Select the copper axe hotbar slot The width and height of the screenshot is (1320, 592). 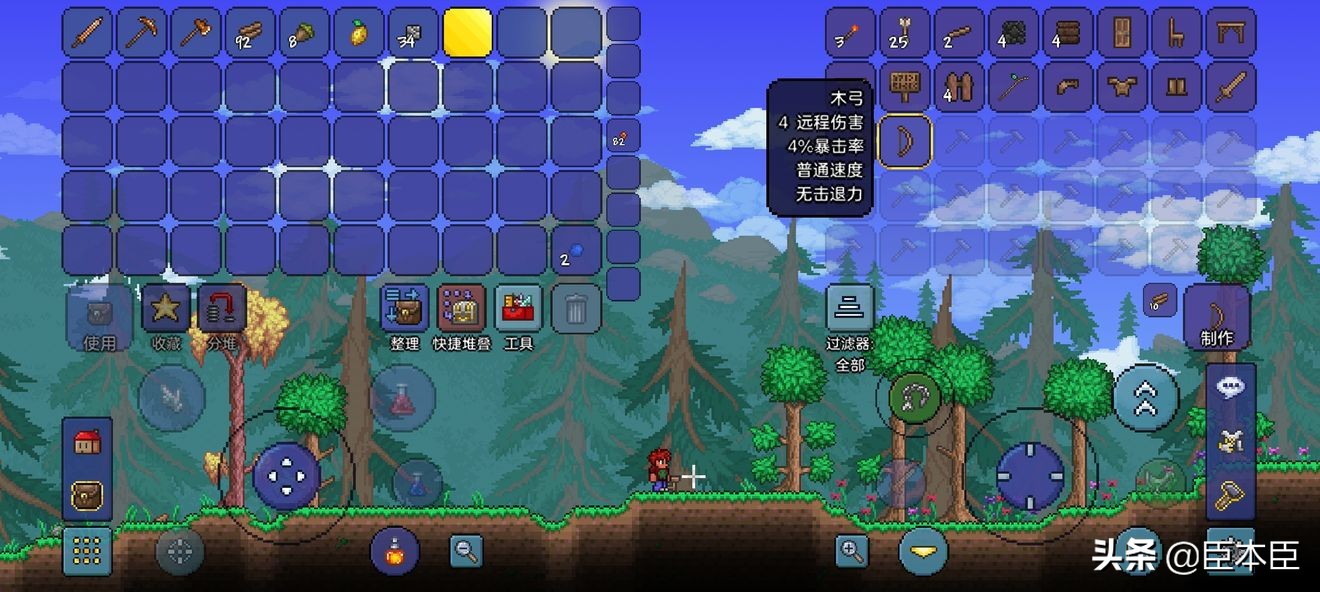coord(196,32)
